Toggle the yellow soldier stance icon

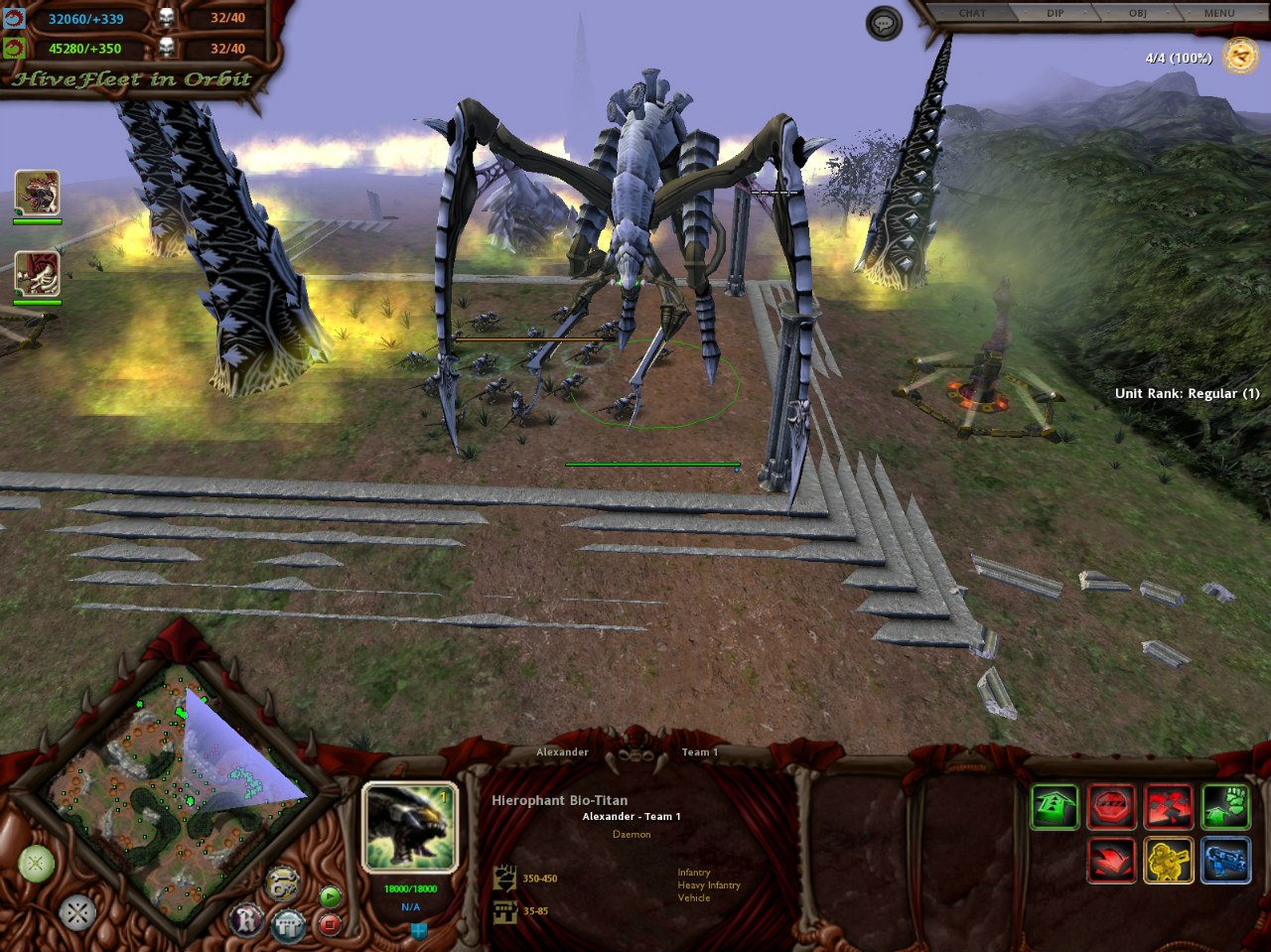click(1169, 860)
